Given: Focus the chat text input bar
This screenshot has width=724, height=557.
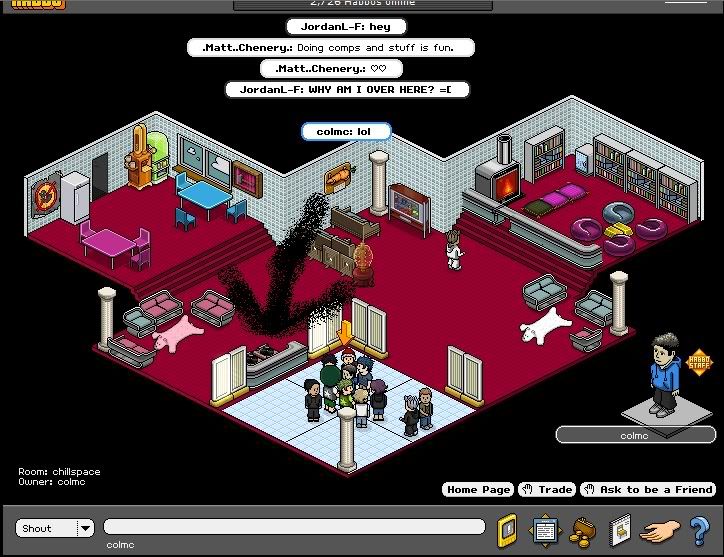Looking at the screenshot, I should tap(293, 527).
